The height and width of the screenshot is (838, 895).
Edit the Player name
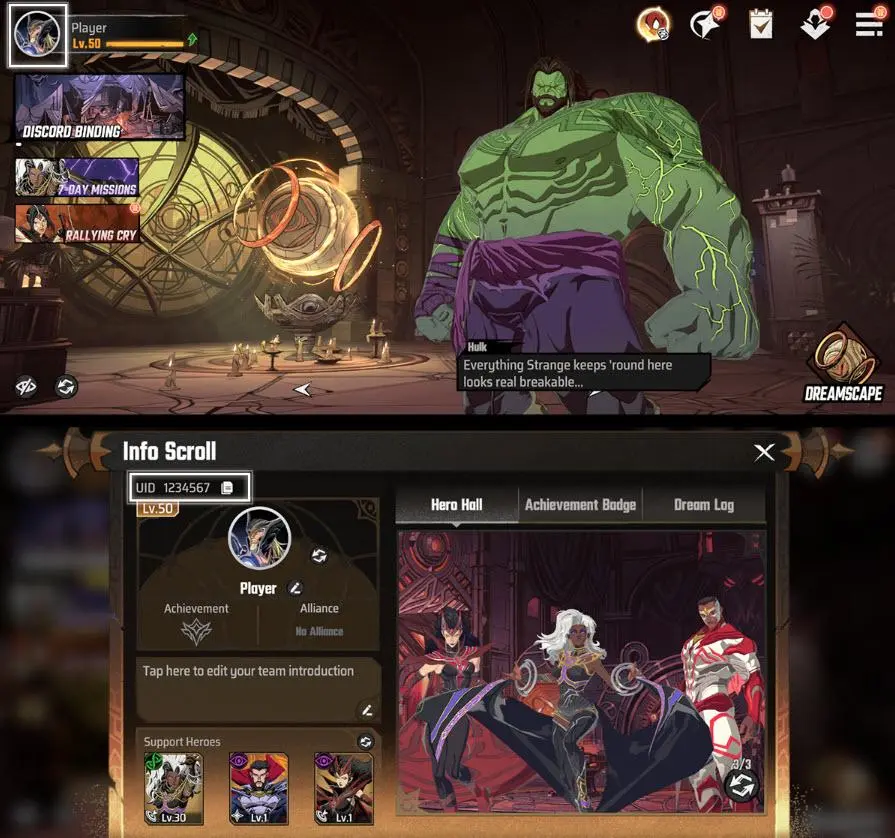coord(295,588)
